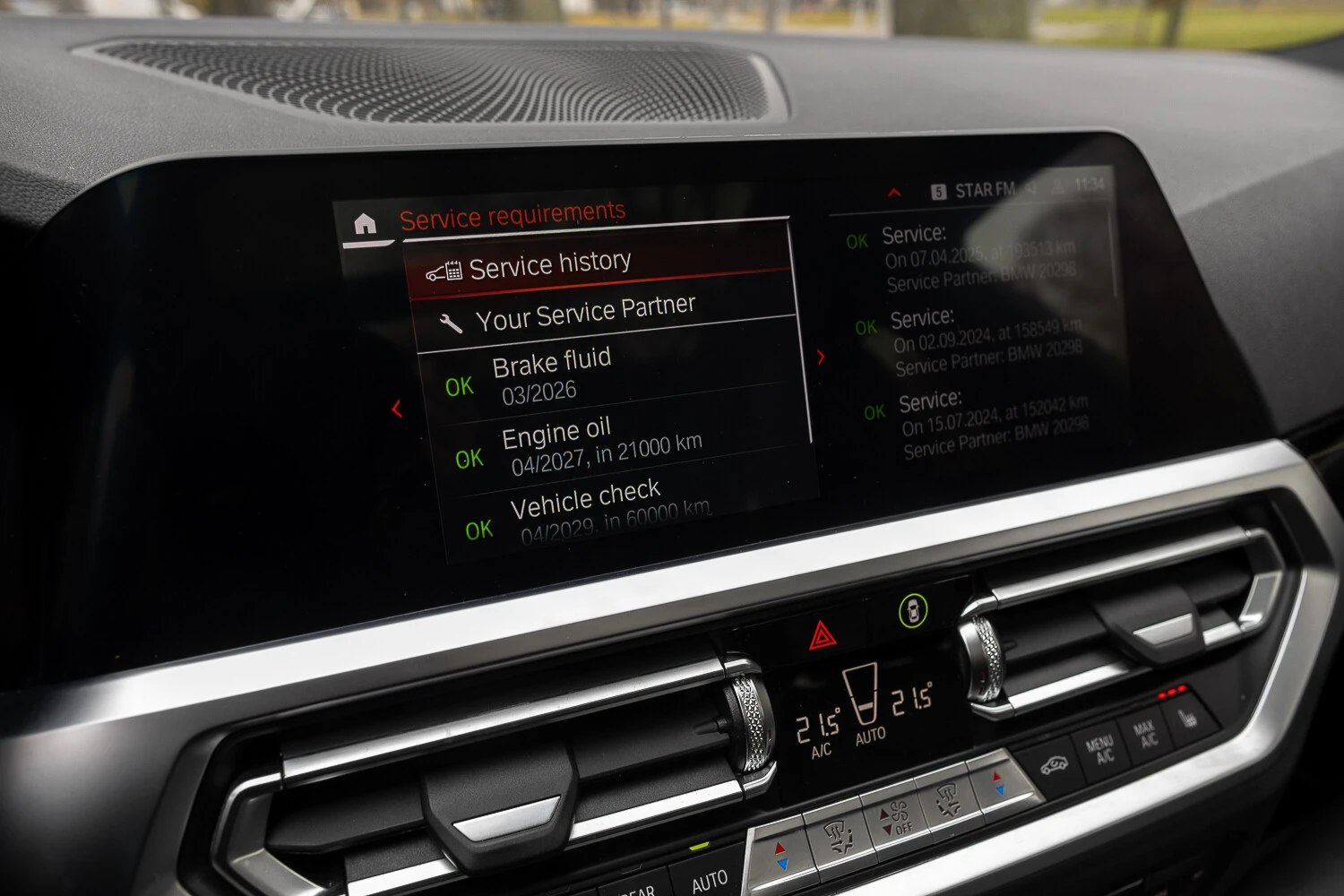The width and height of the screenshot is (1344, 896).
Task: Open the Service history entry
Action: pos(548,265)
